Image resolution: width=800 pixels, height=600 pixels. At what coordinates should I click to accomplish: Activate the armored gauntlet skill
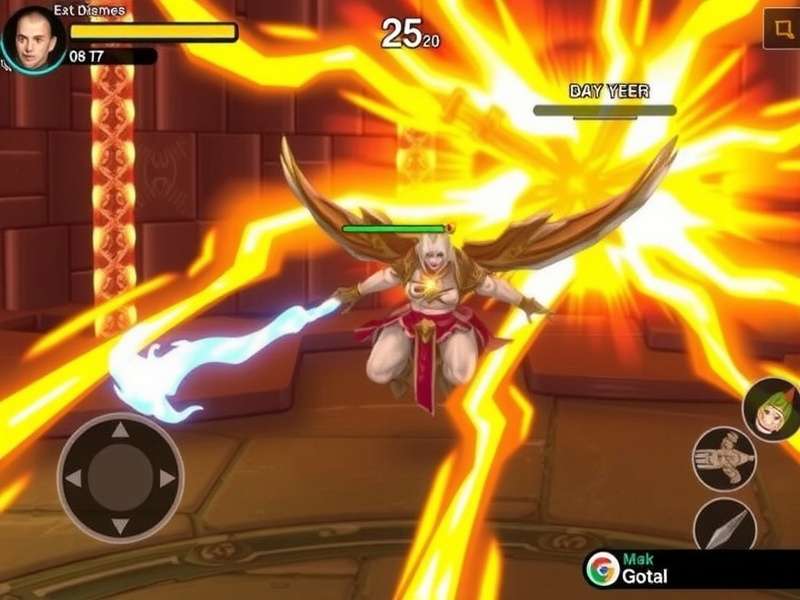(x=723, y=459)
